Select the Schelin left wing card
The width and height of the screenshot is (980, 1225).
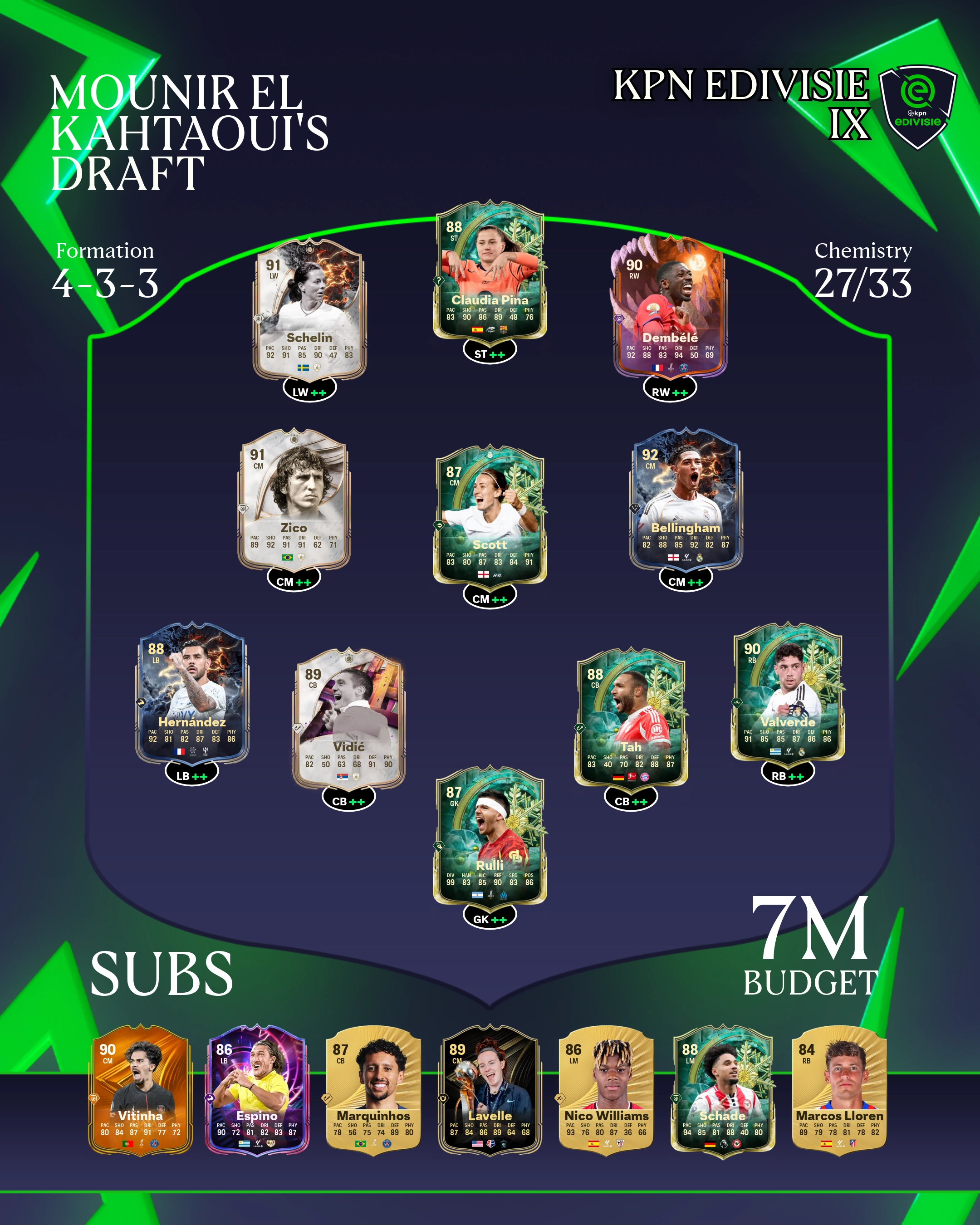click(309, 310)
